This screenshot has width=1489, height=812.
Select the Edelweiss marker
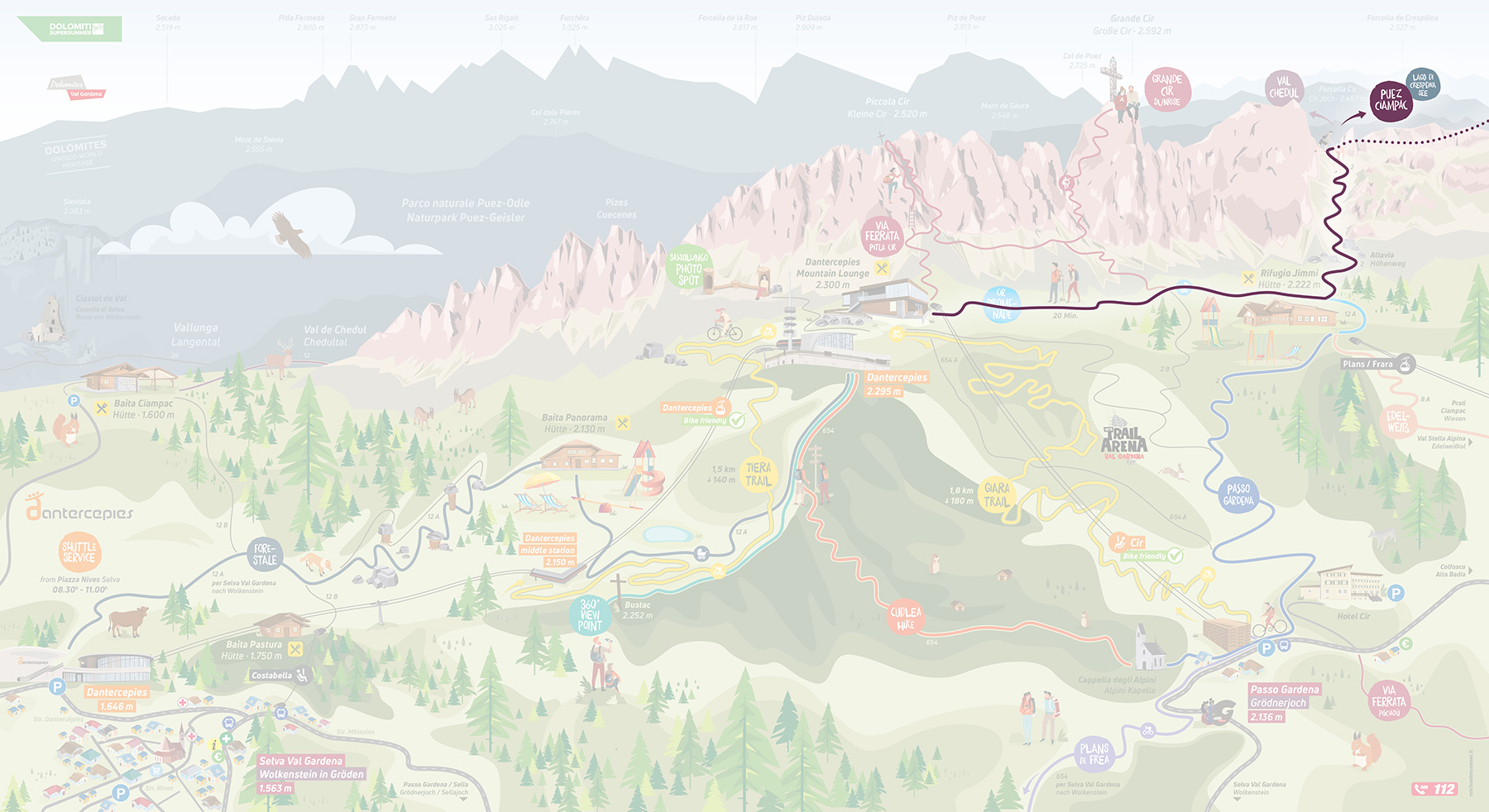[1398, 422]
